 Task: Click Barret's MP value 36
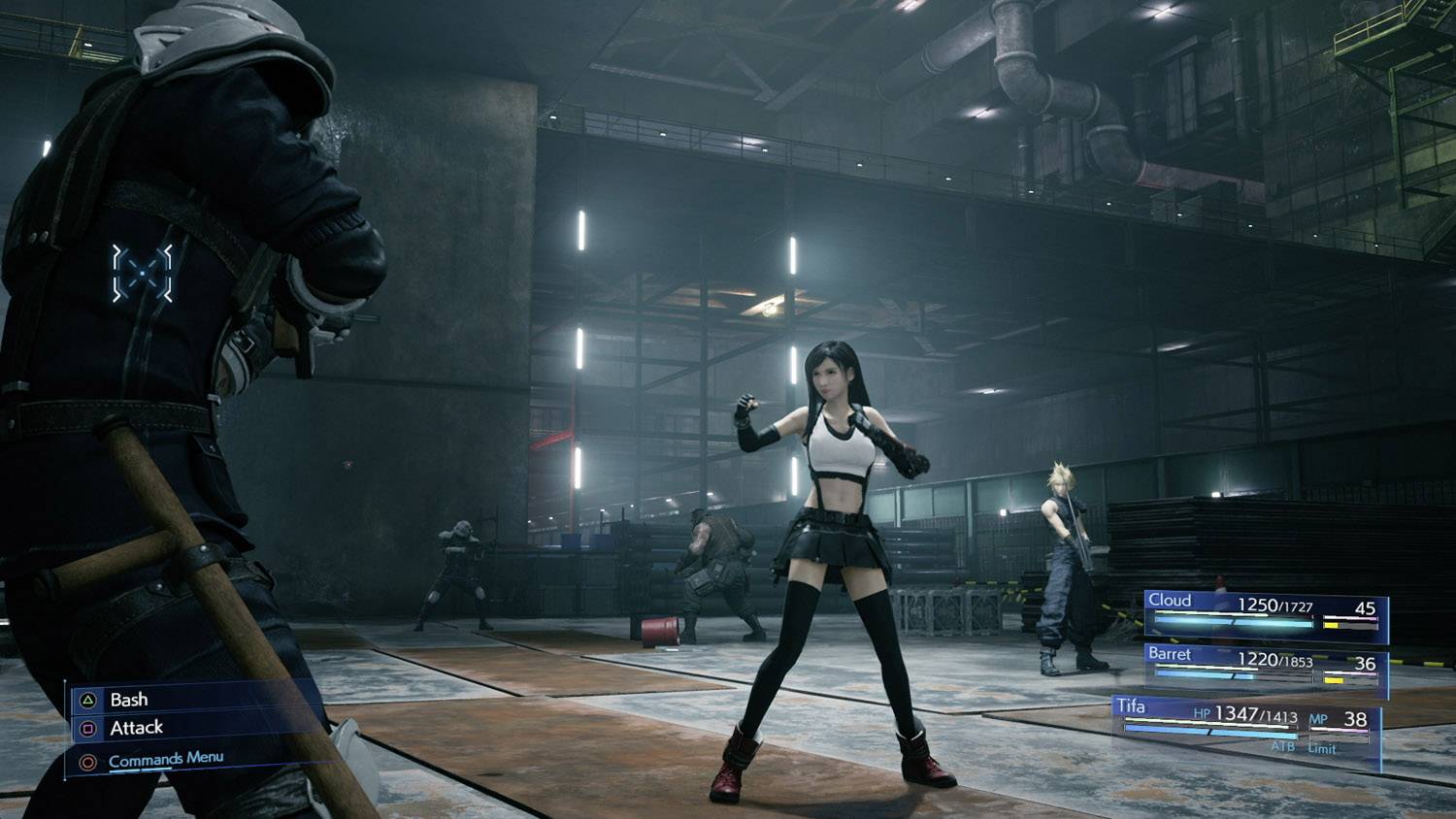(x=1368, y=664)
